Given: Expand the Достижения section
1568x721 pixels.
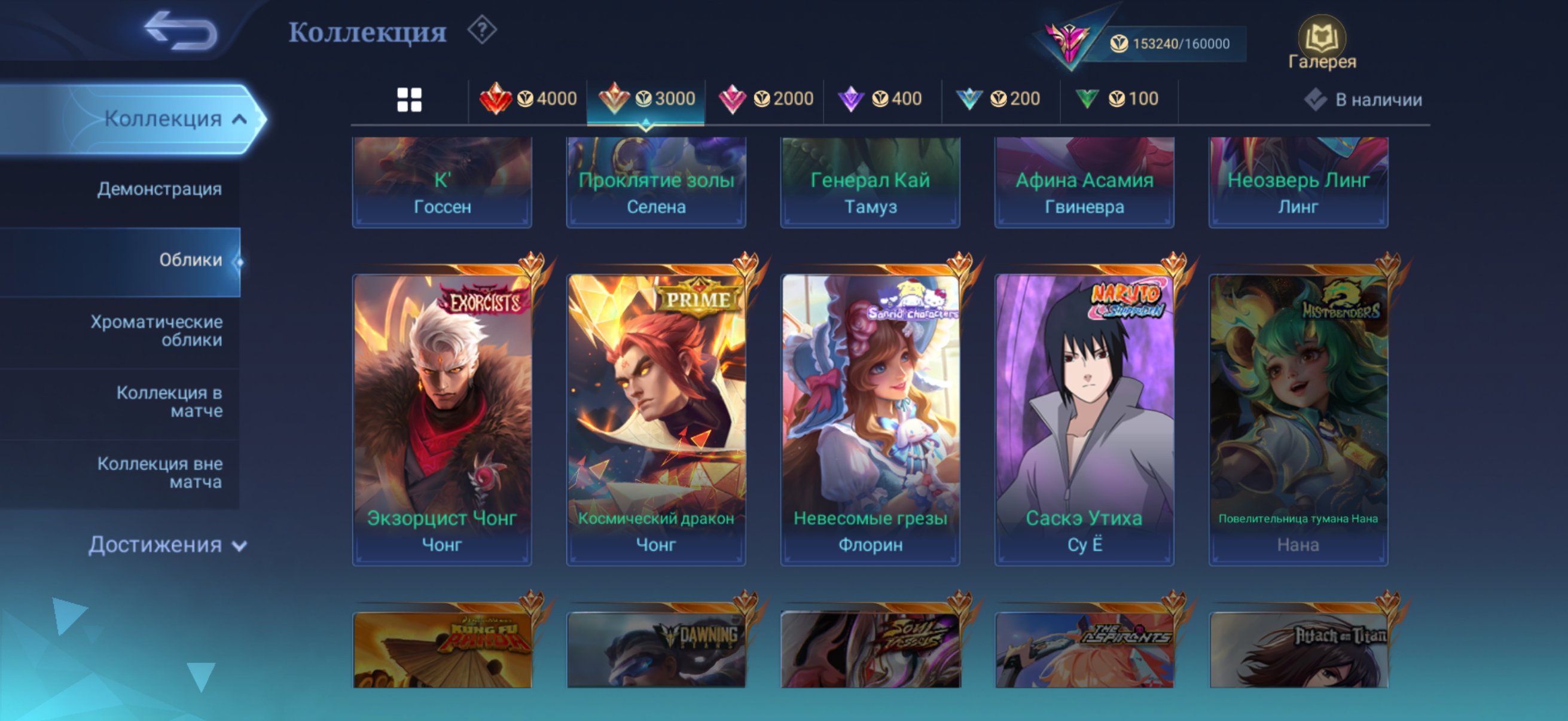Looking at the screenshot, I should tap(163, 545).
